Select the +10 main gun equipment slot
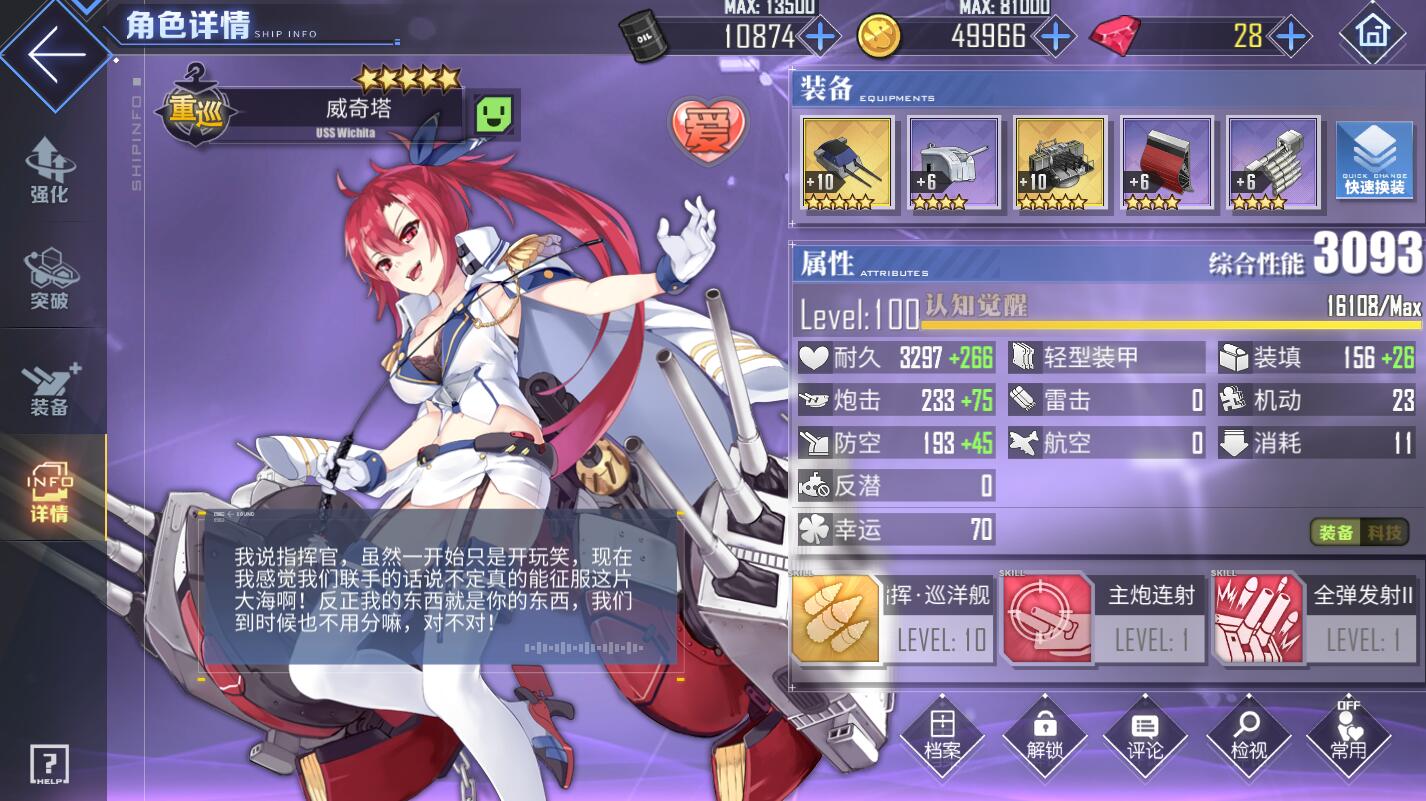The height and width of the screenshot is (801, 1426). pyautogui.click(x=847, y=163)
